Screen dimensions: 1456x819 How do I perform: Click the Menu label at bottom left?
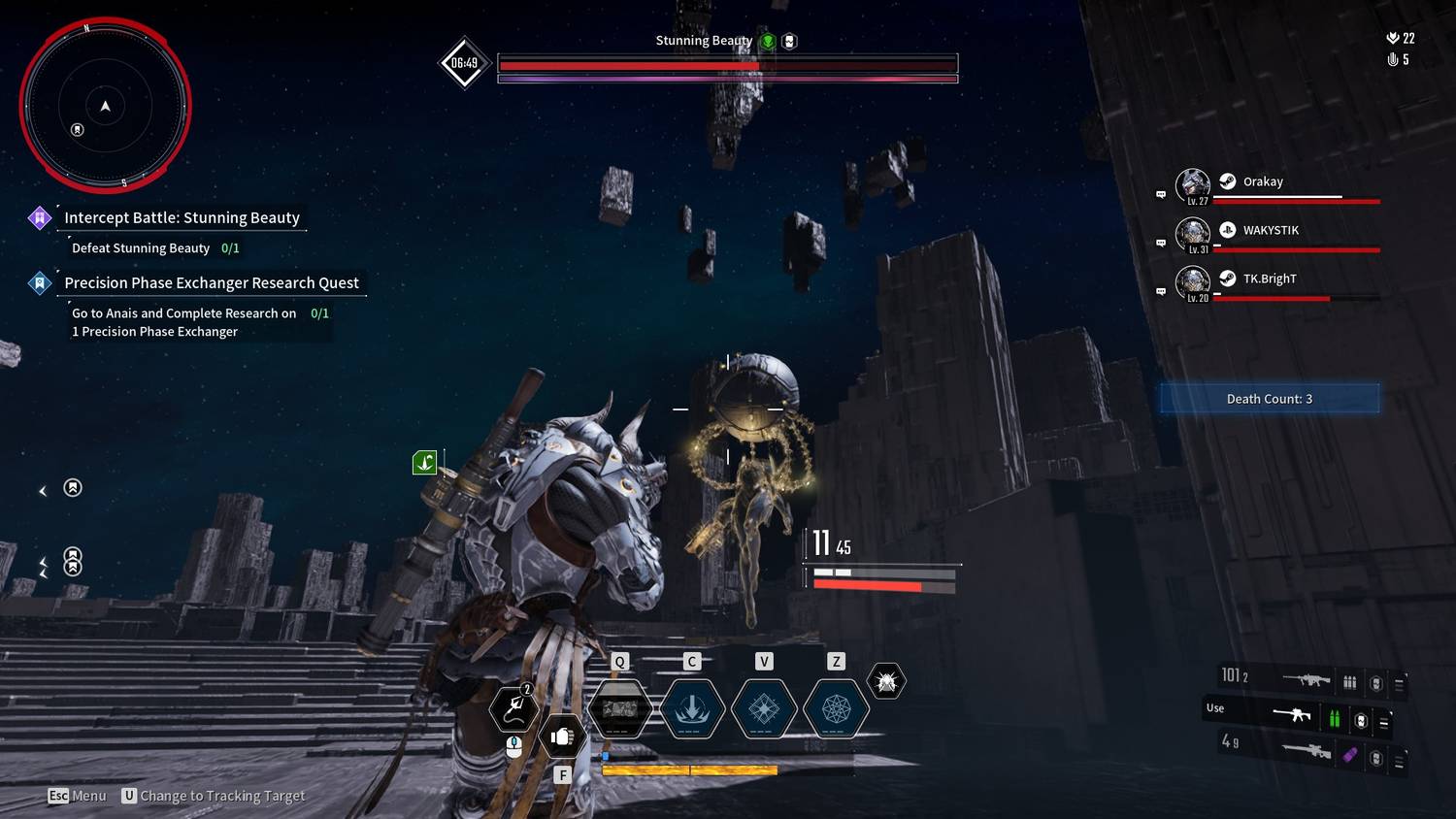click(88, 796)
